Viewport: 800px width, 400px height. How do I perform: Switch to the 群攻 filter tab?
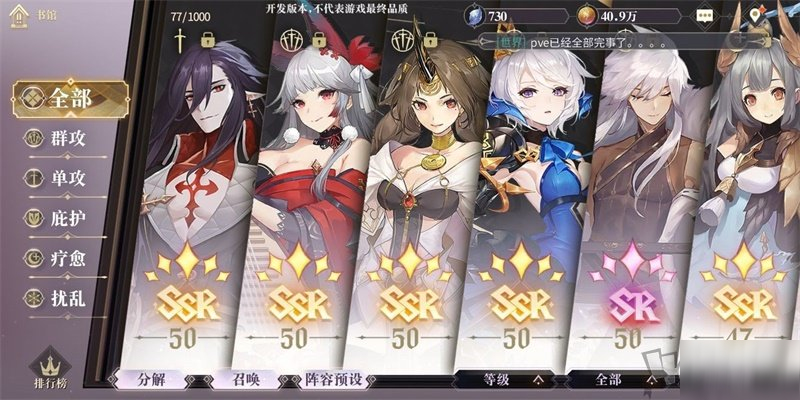(x=60, y=139)
